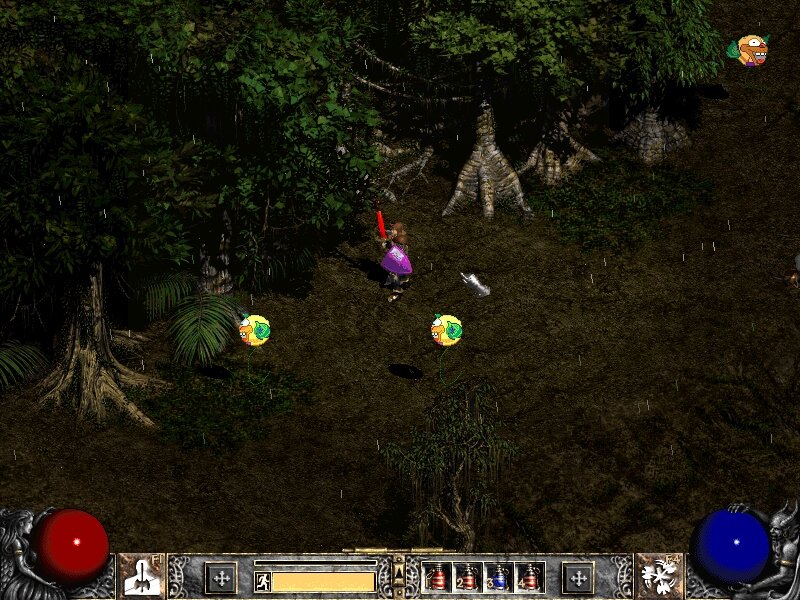
Task: Drink the red potion in belt slot 2
Action: tap(468, 577)
